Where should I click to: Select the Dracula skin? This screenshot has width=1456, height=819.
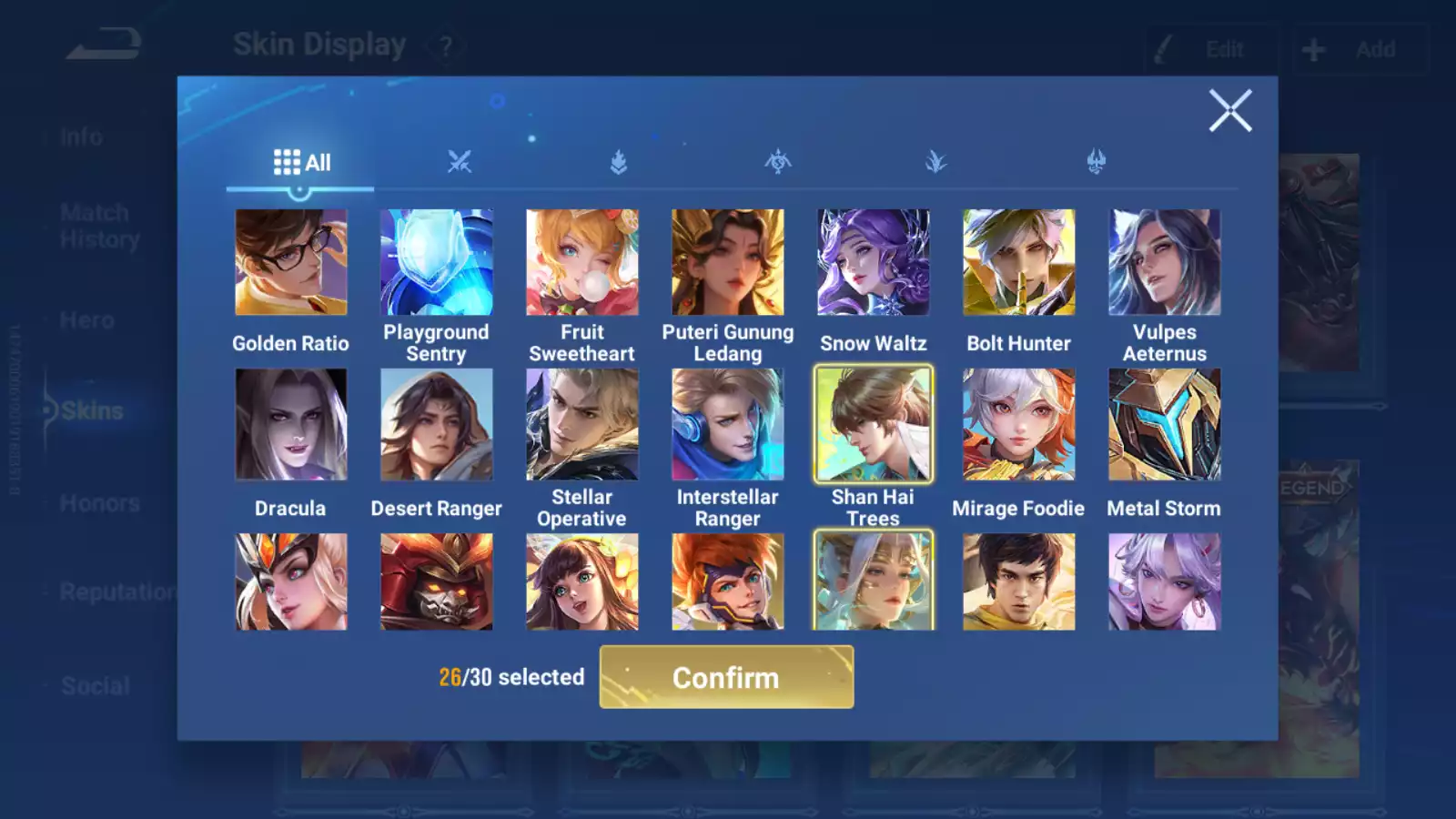tap(291, 424)
